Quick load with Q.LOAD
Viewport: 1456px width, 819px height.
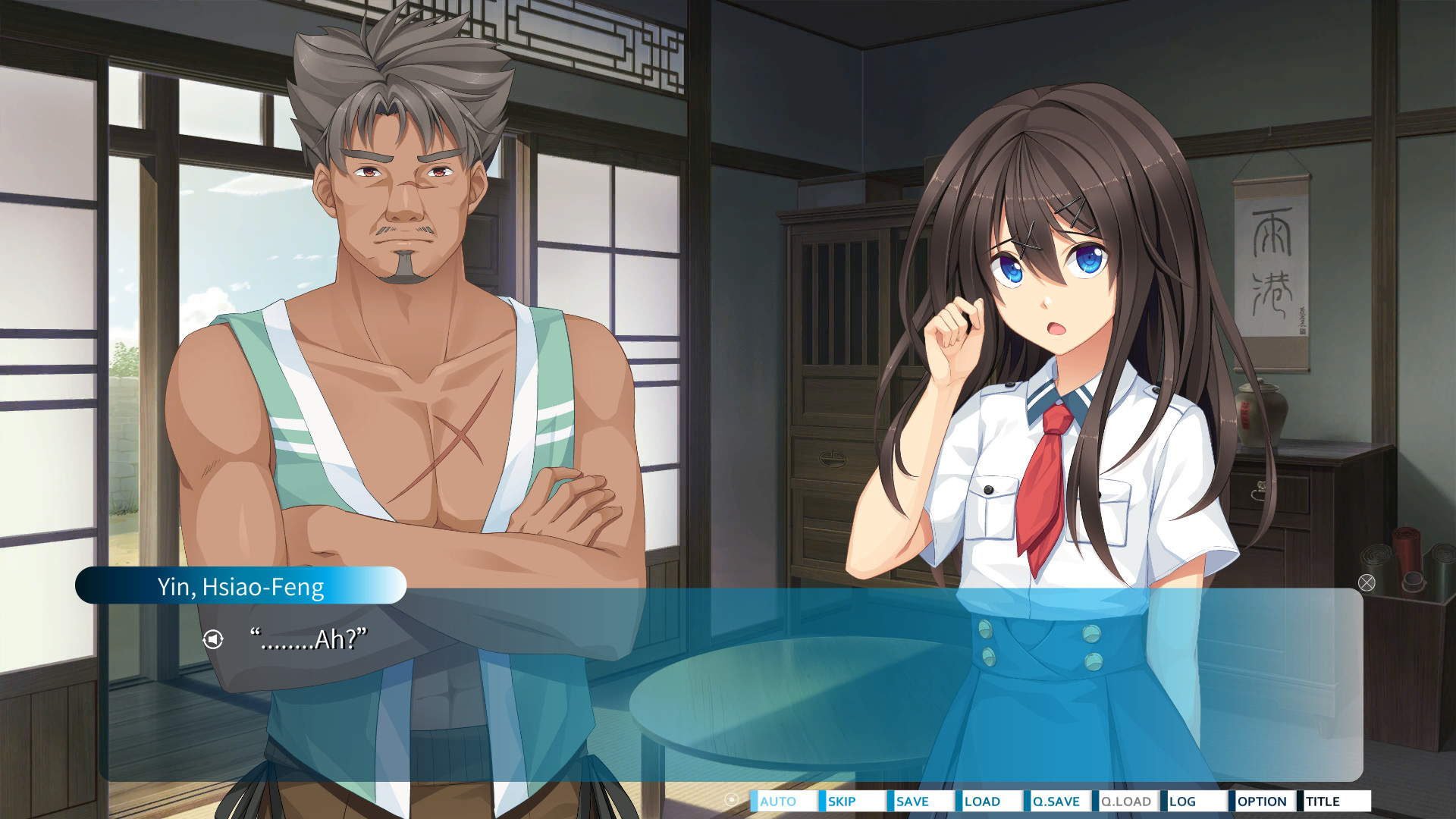(1125, 802)
